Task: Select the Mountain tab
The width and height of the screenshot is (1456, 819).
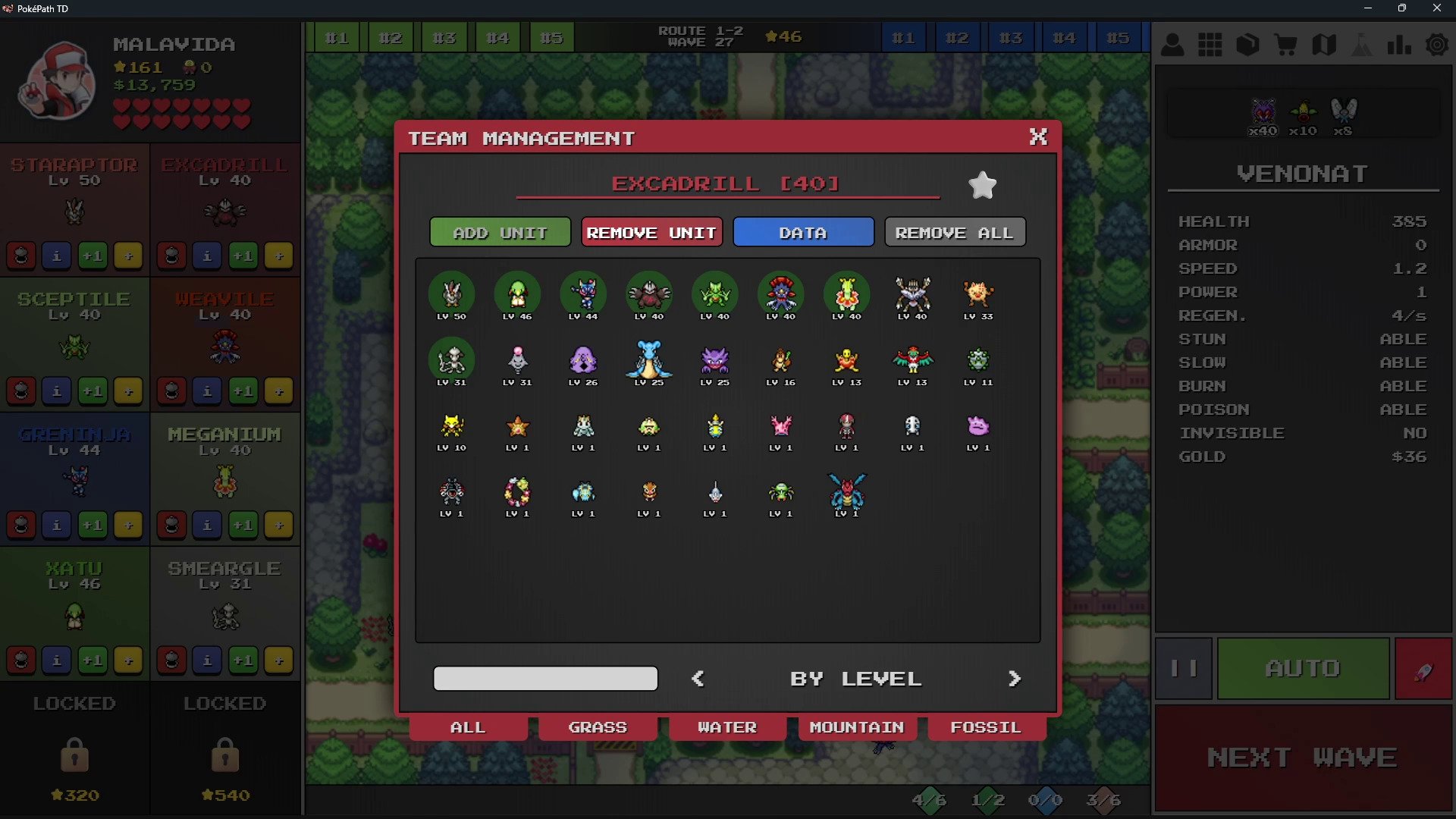Action: point(857,727)
